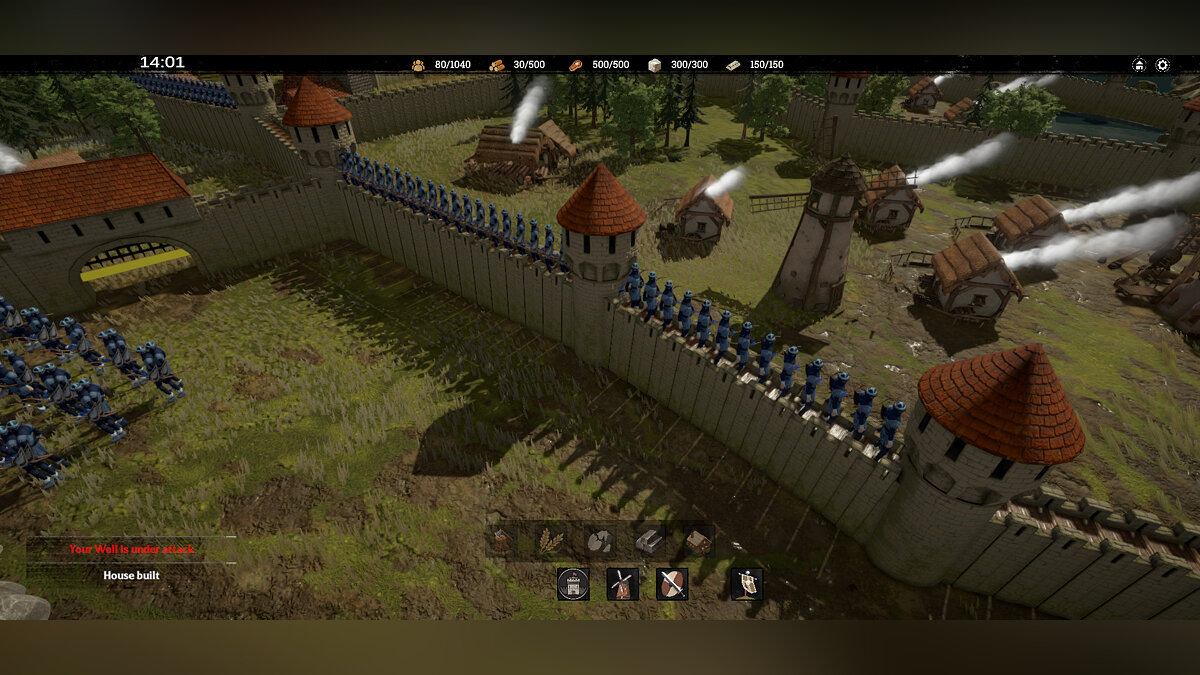This screenshot has height=675, width=1200.
Task: Open the settings gear menu
Action: [x=1162, y=65]
